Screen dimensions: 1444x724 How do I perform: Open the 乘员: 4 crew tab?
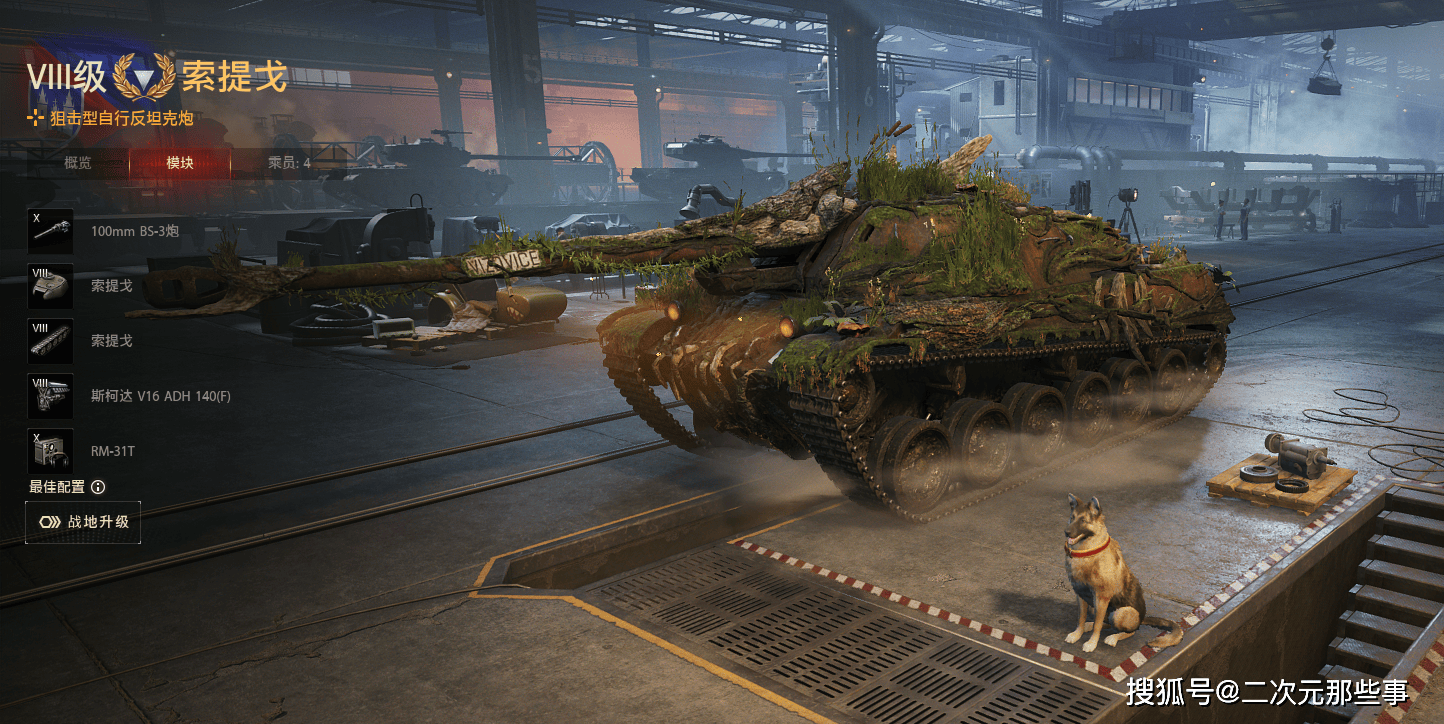(x=289, y=163)
